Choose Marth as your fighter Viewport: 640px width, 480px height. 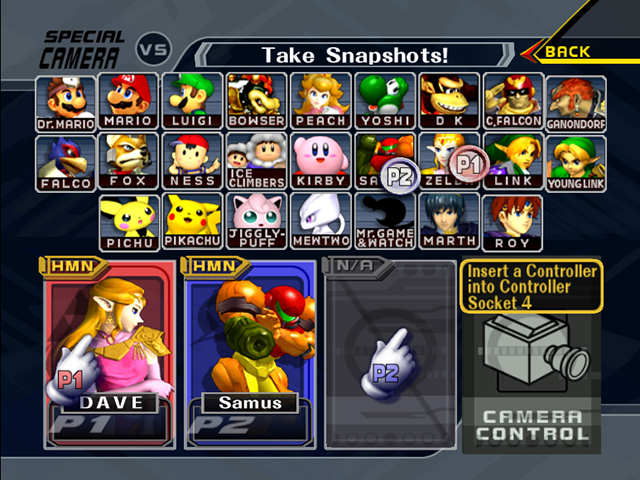point(449,222)
